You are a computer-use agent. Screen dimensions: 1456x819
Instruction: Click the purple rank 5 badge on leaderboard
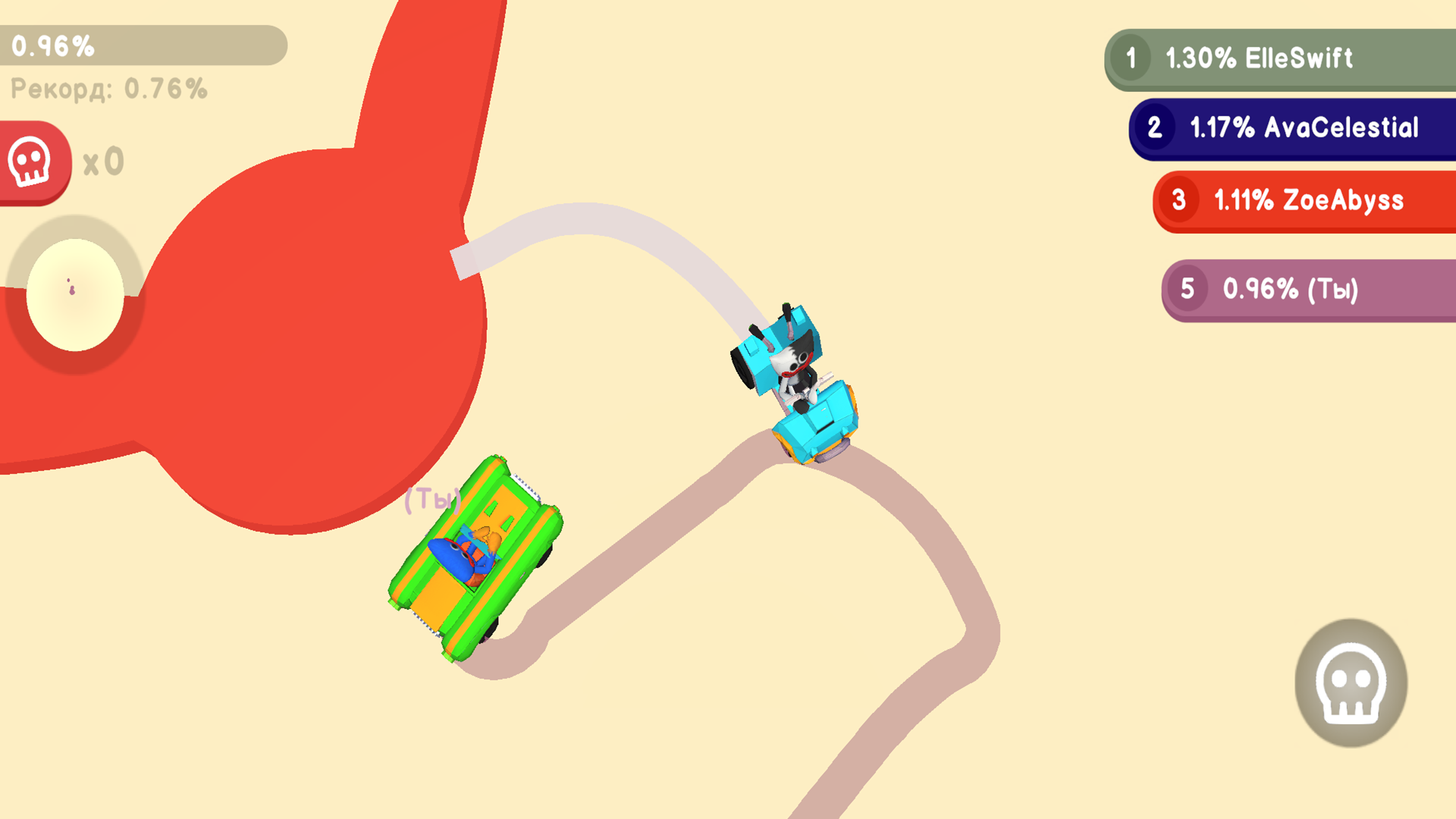tap(1191, 290)
